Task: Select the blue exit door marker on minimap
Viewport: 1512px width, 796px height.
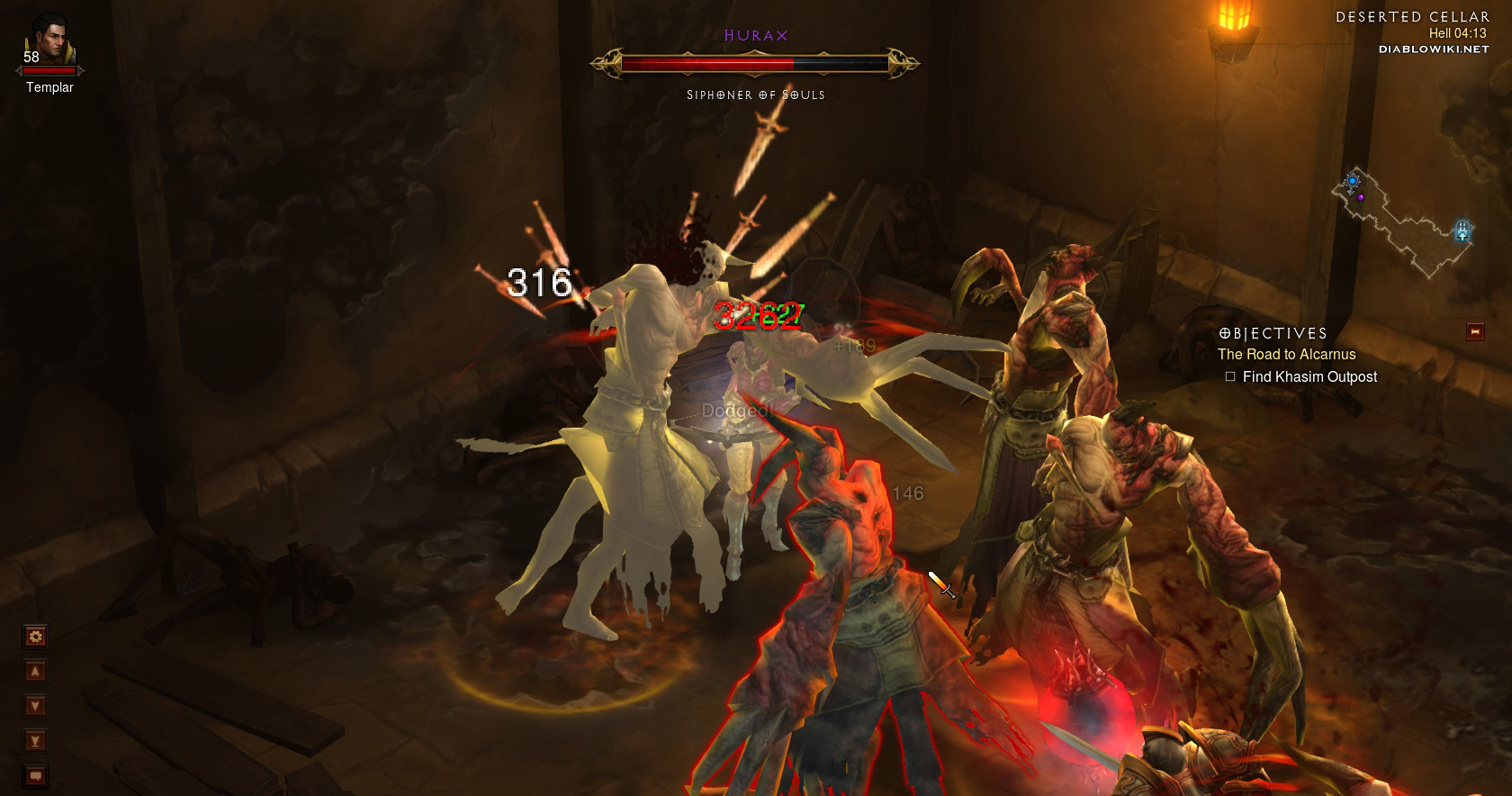Action: (1462, 231)
